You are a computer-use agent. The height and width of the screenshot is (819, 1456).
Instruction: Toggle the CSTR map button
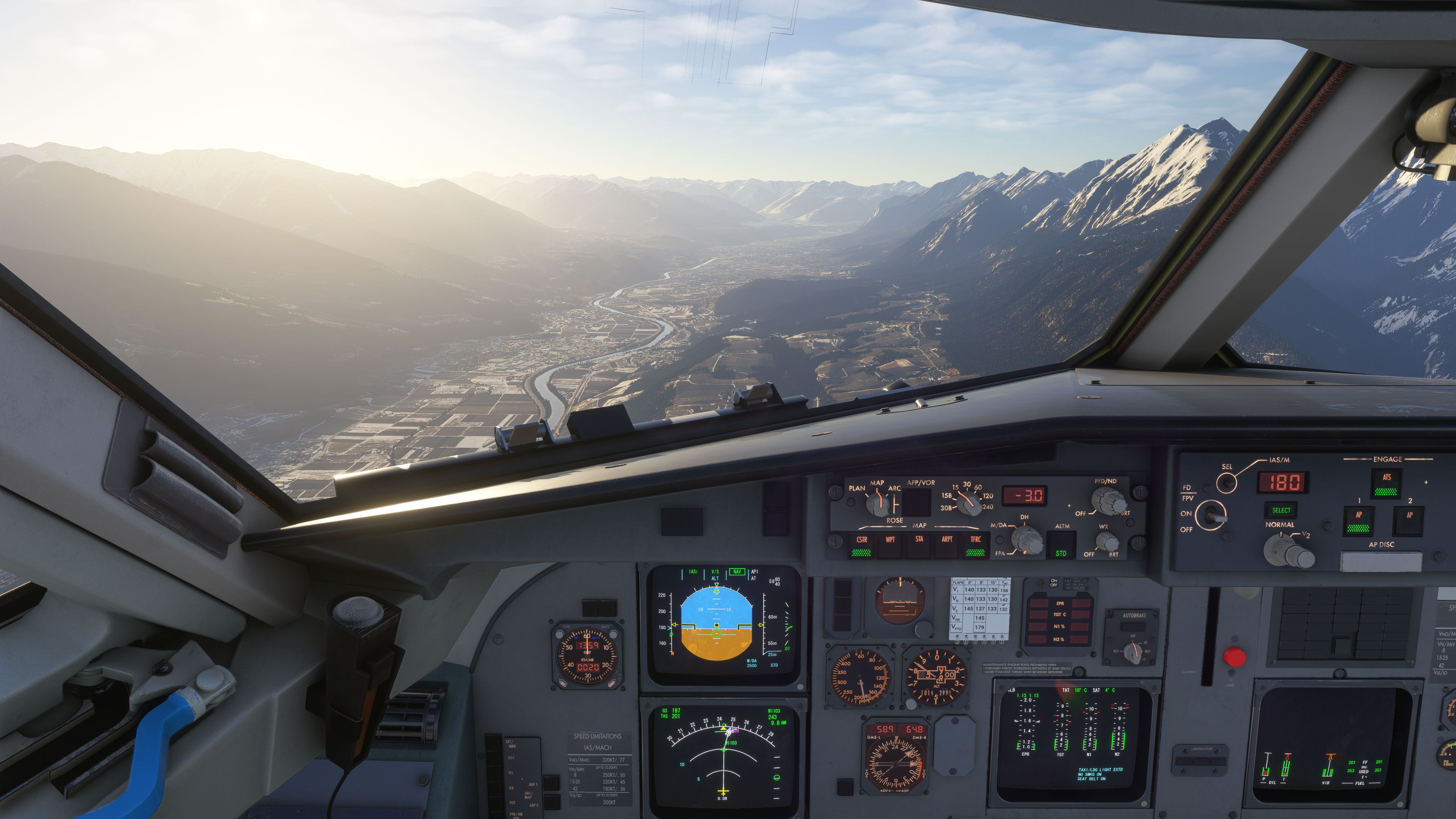pos(861,545)
